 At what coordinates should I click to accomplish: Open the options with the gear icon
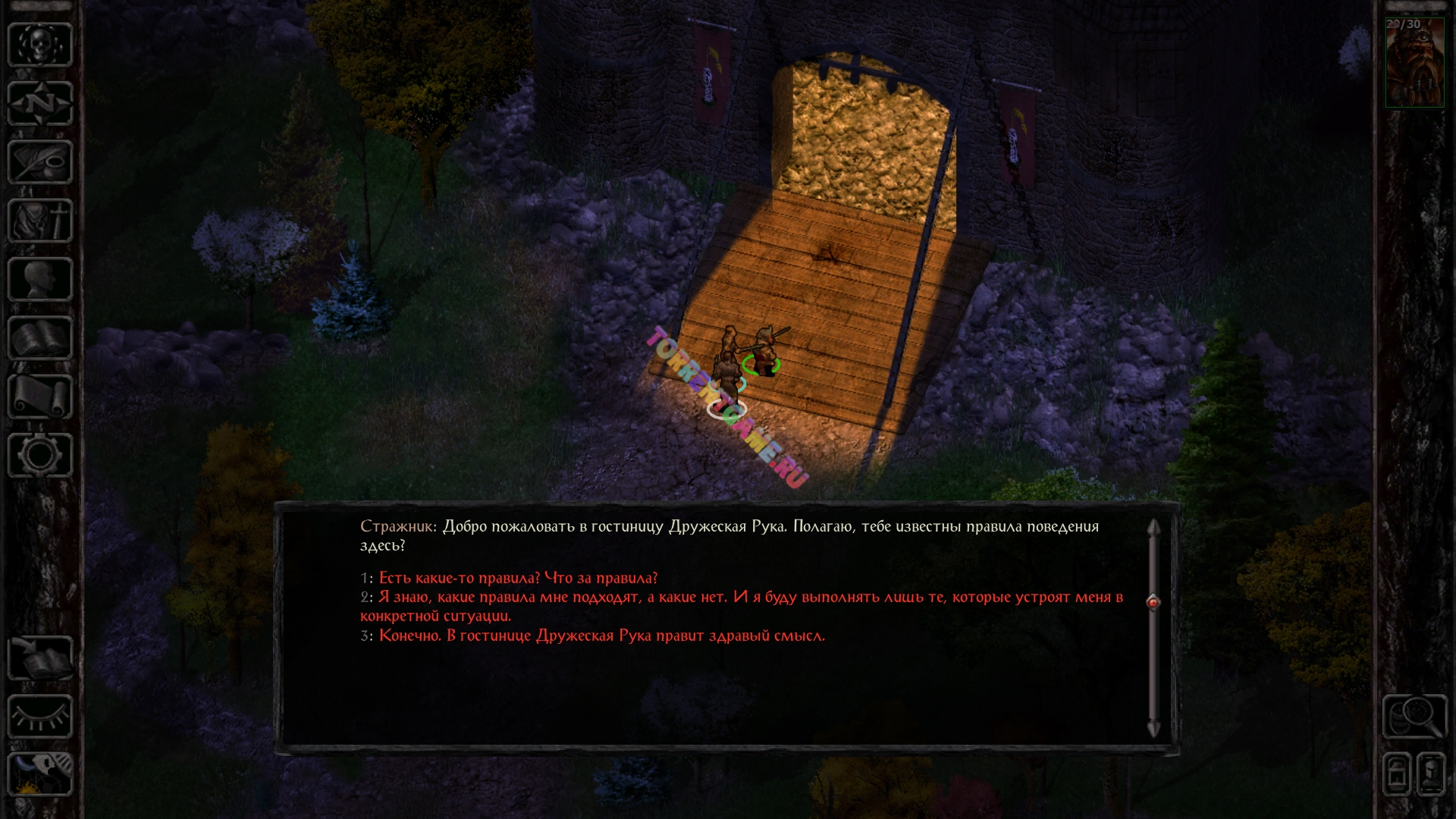point(40,455)
